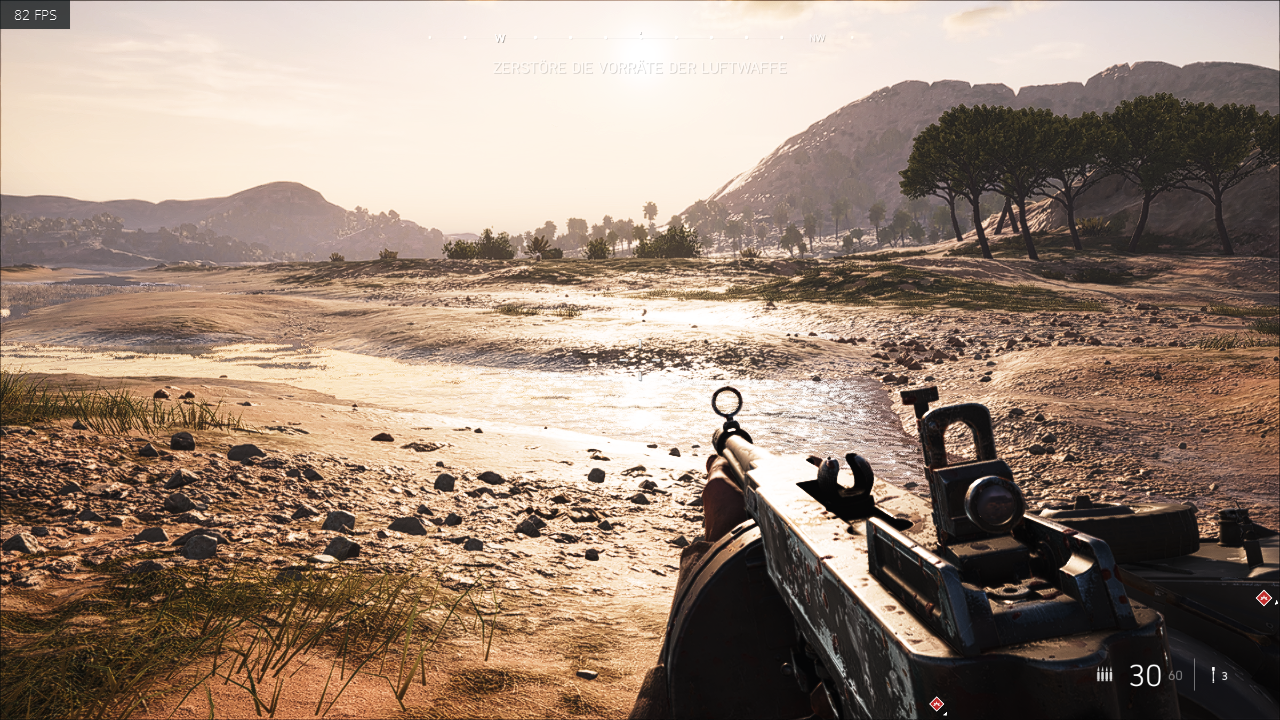The width and height of the screenshot is (1280, 720).
Task: Click the compass dot between W and NW markers
Action: 675,39
